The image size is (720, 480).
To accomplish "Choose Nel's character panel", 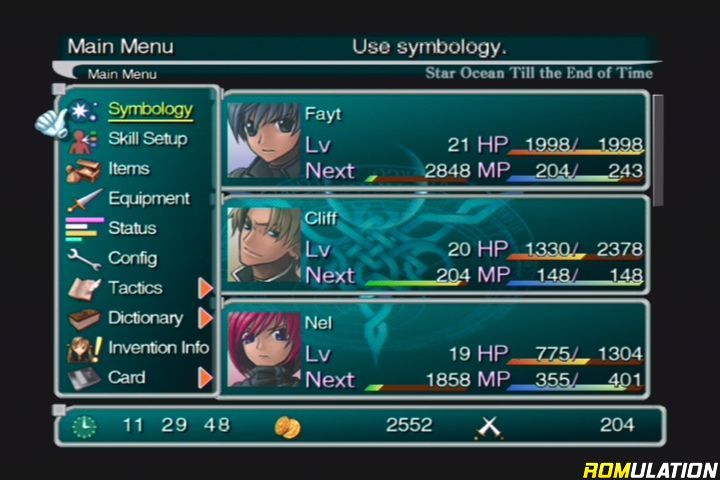I will pos(436,351).
